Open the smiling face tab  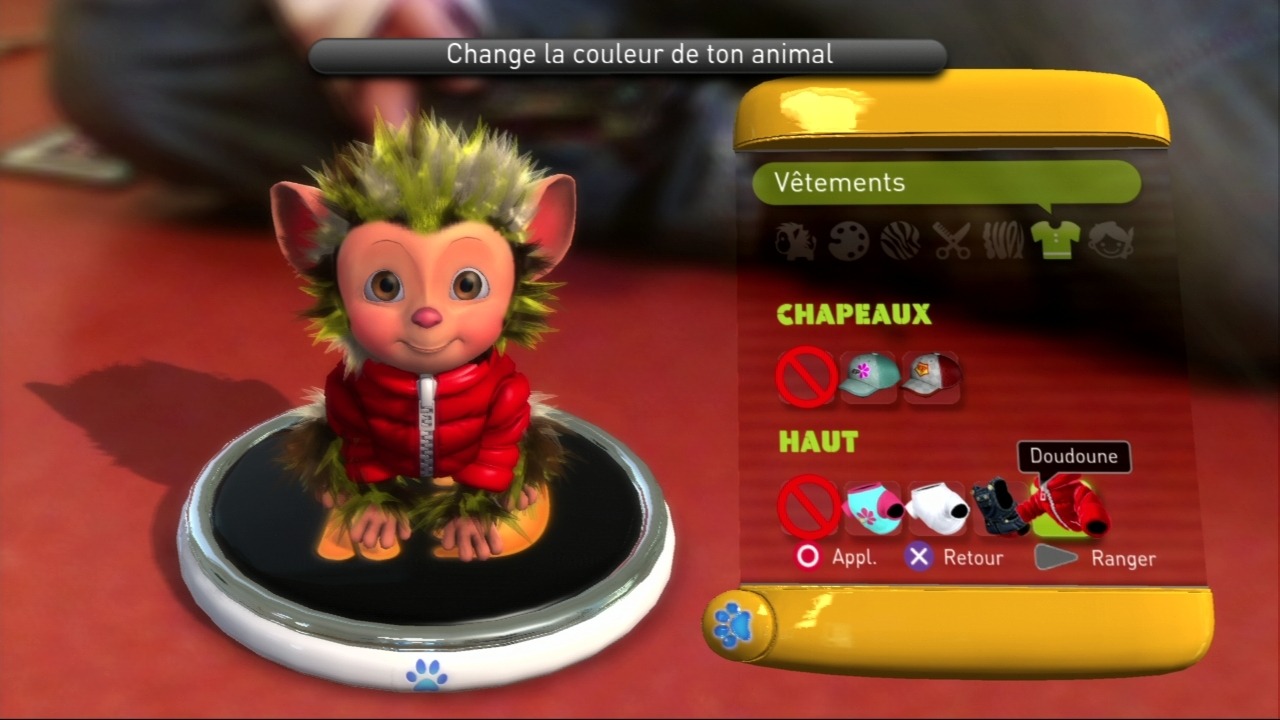click(x=1110, y=241)
